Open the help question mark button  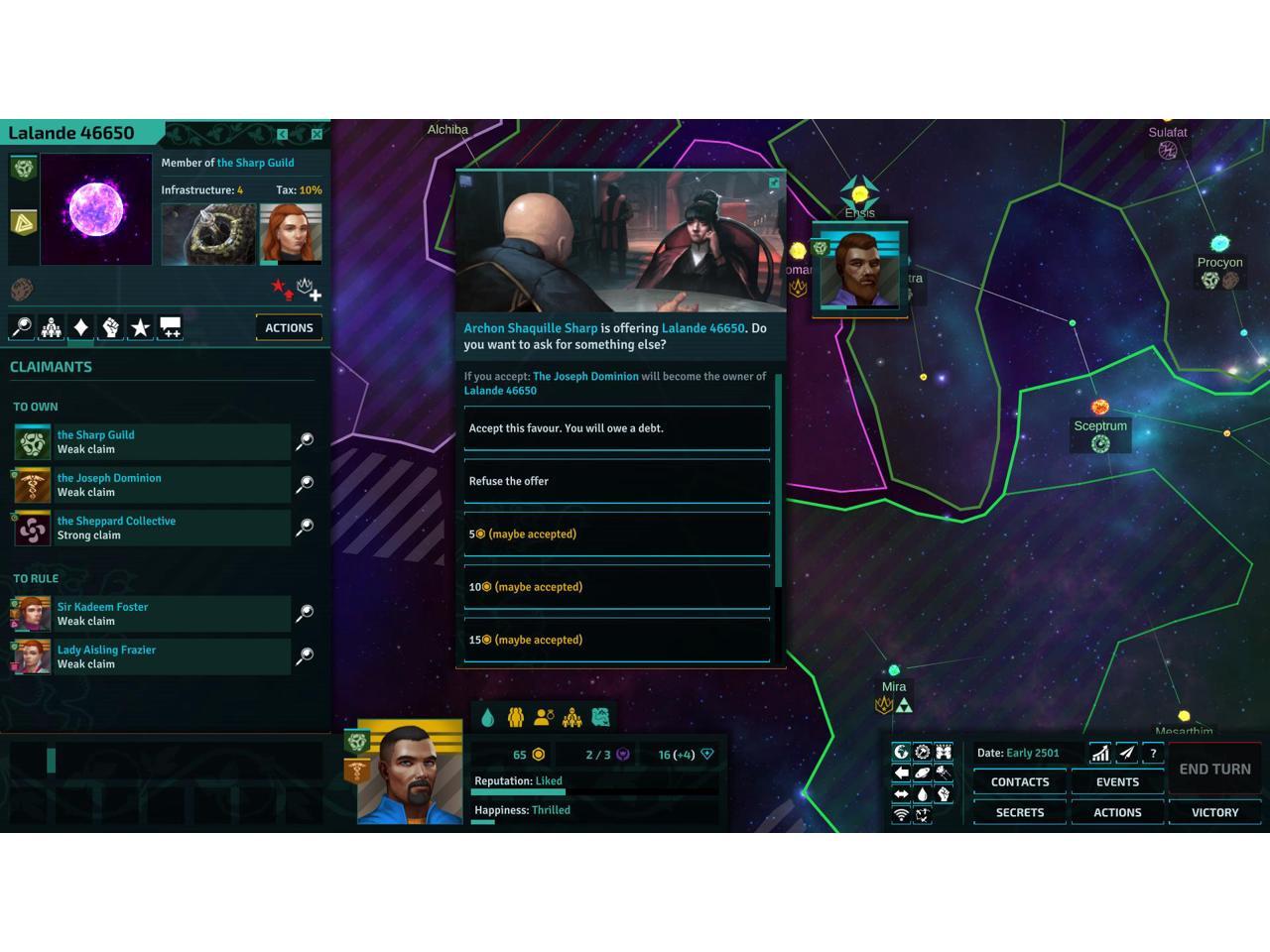coord(1153,754)
